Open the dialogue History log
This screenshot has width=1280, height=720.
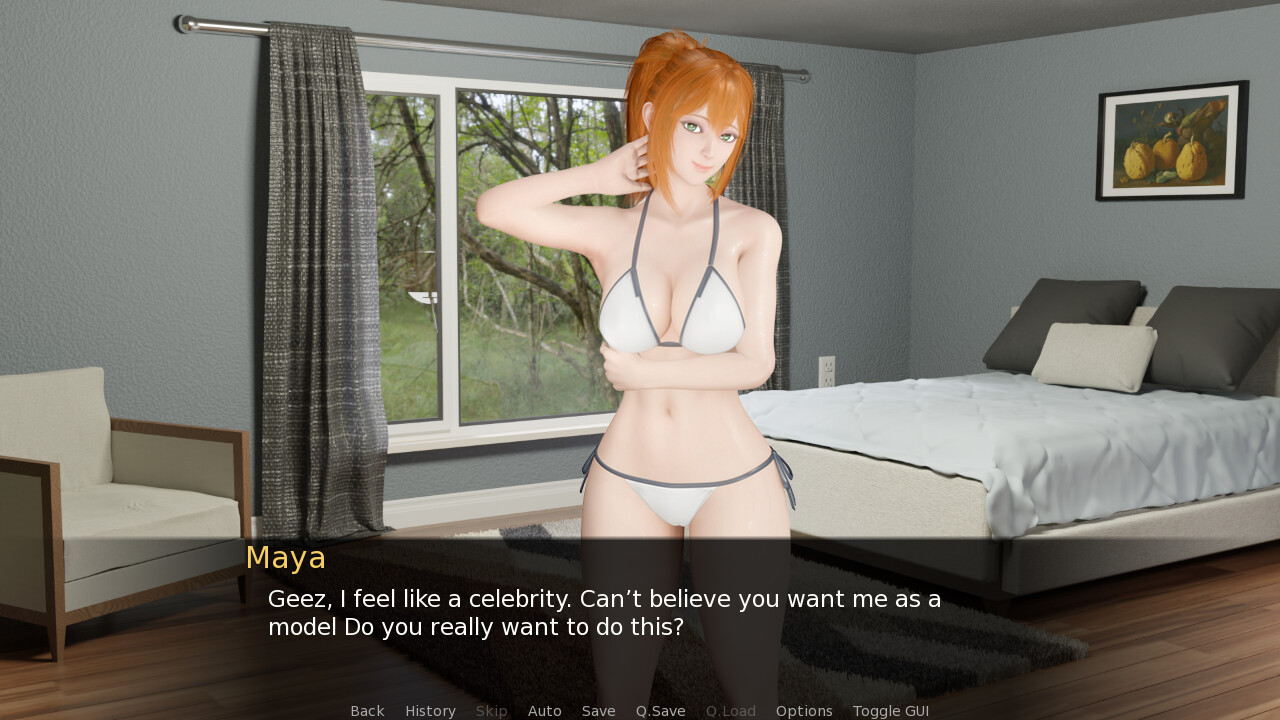point(430,711)
